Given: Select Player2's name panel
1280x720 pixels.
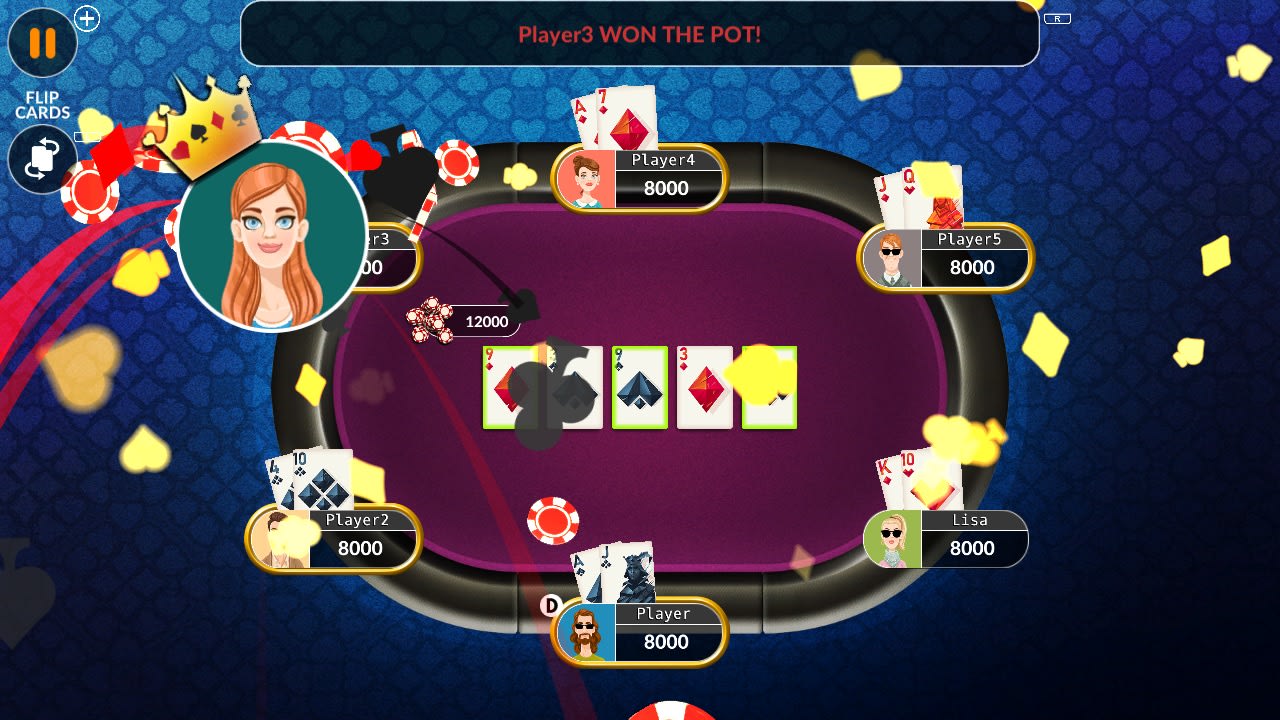Looking at the screenshot, I should [x=334, y=538].
